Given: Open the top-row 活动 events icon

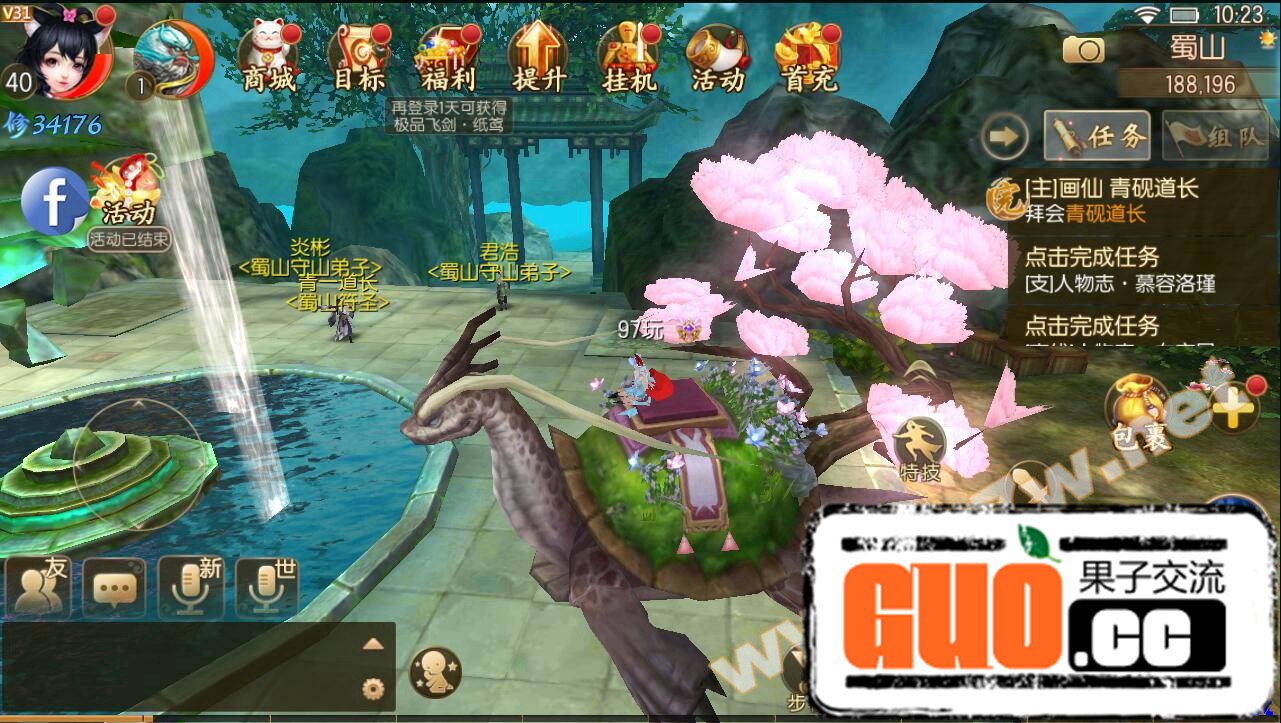Looking at the screenshot, I should pos(718,57).
